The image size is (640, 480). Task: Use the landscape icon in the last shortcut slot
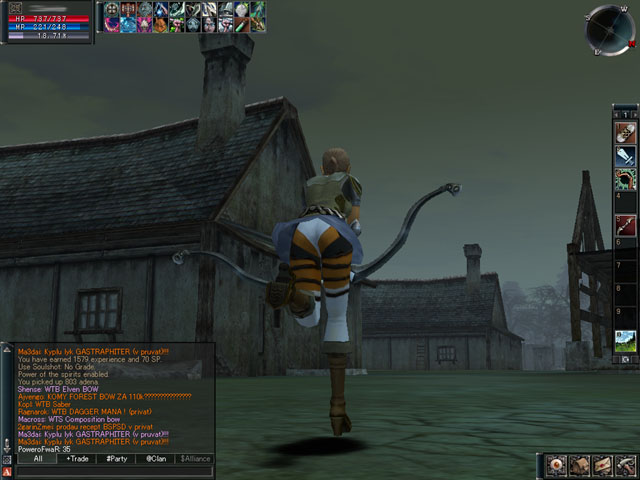(625, 341)
